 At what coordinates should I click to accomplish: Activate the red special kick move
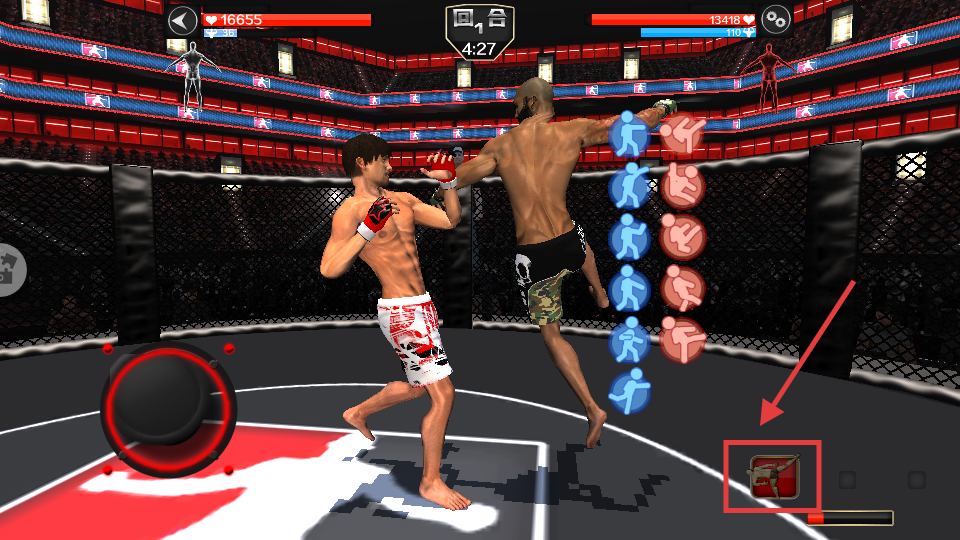774,475
